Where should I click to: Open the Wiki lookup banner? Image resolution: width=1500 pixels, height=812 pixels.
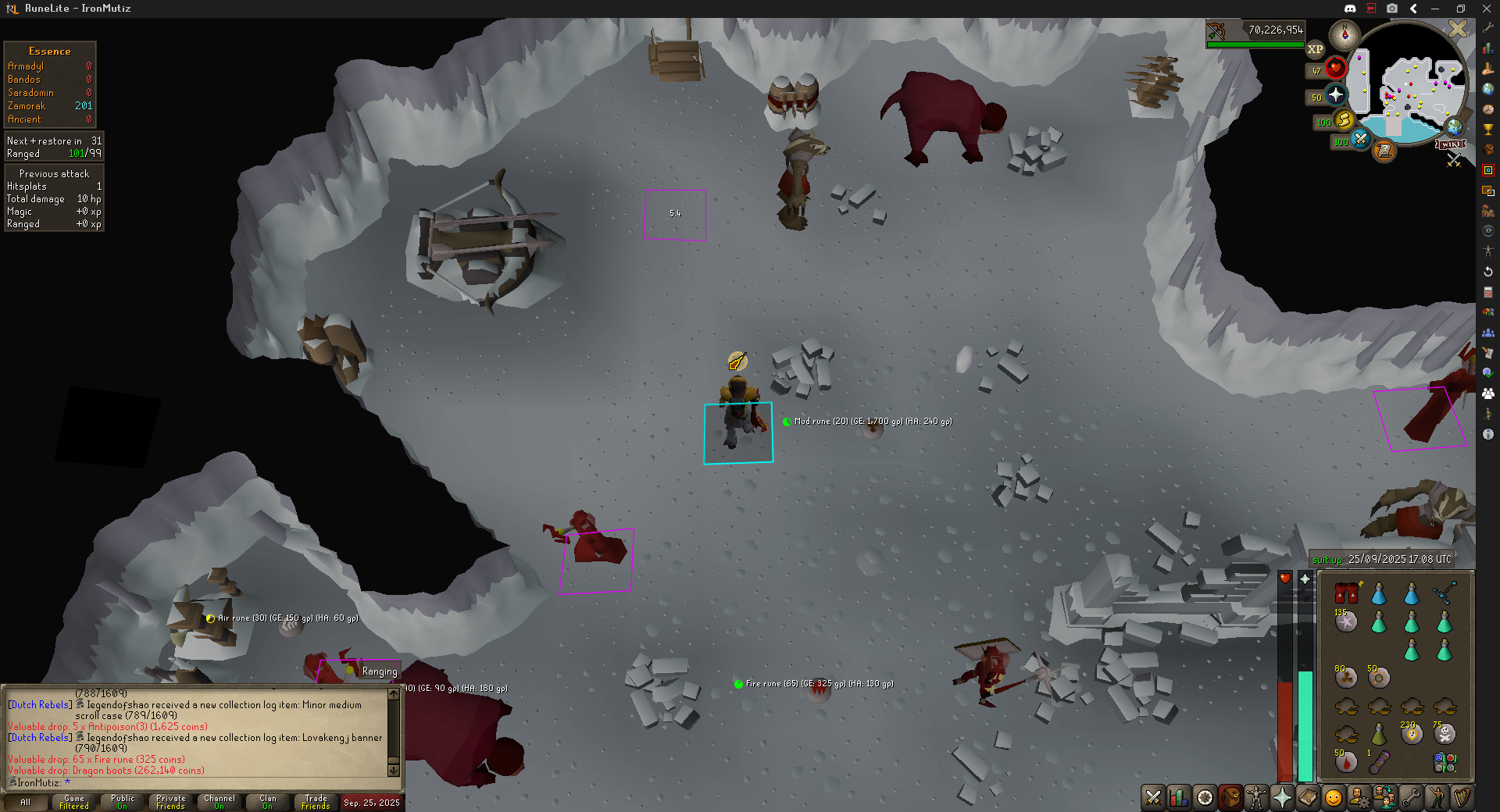[1451, 144]
